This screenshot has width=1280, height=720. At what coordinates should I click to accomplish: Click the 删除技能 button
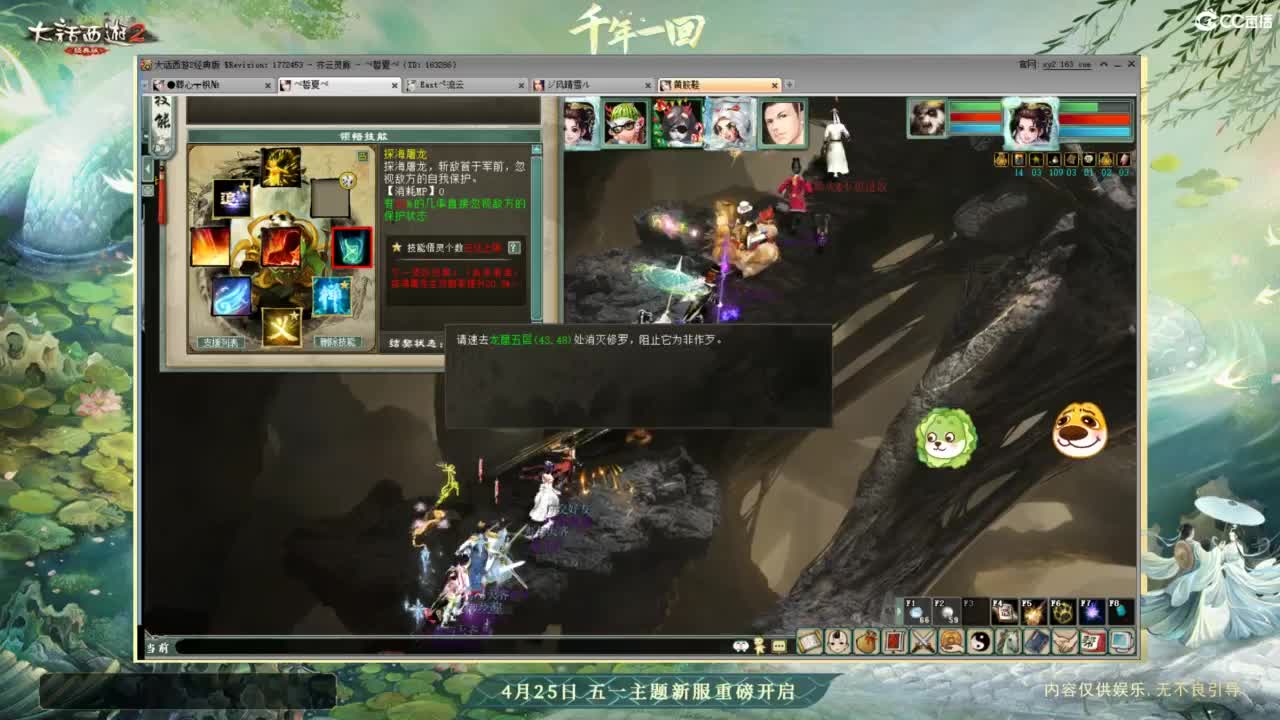coord(336,342)
